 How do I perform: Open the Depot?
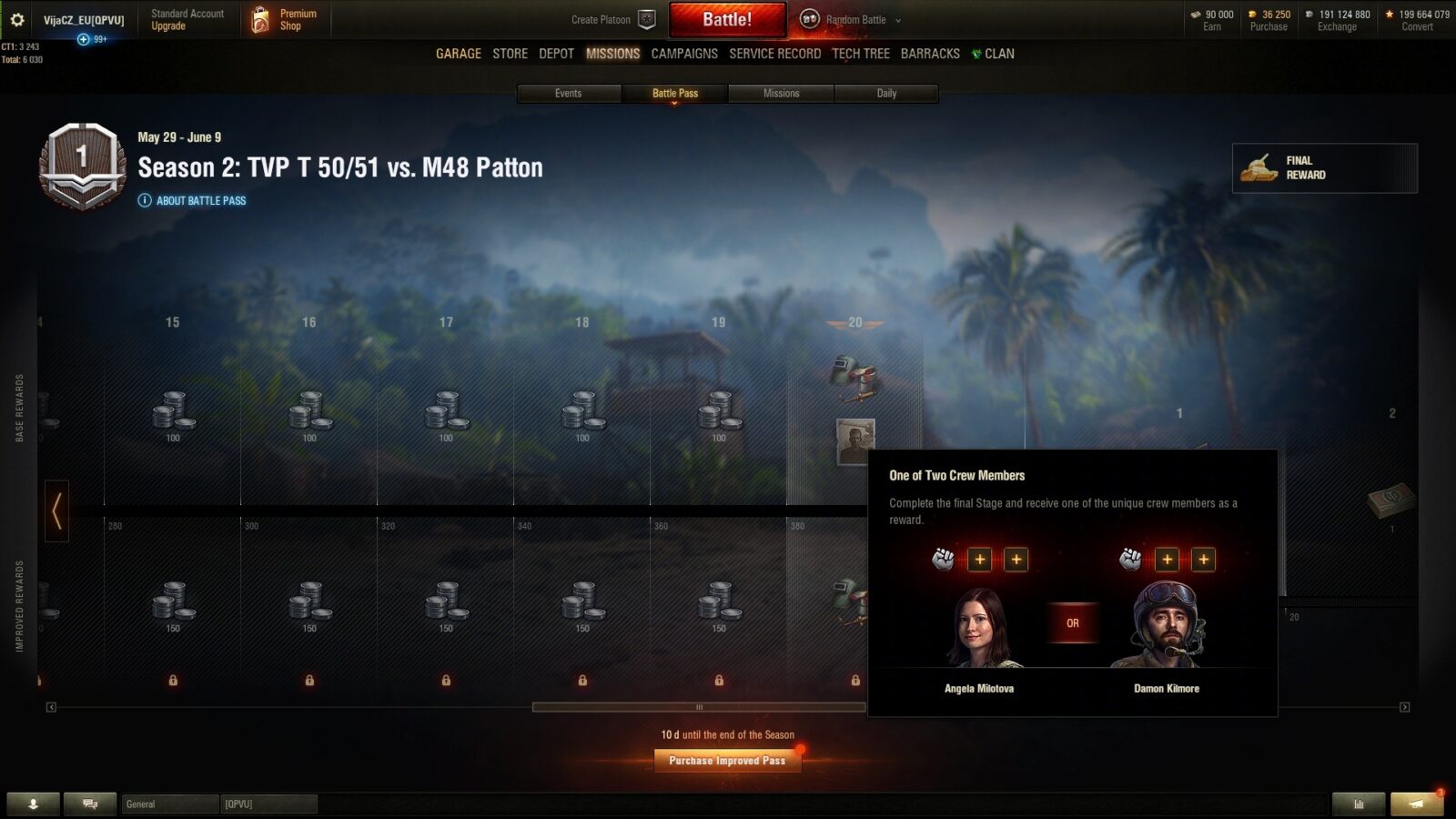pos(556,54)
